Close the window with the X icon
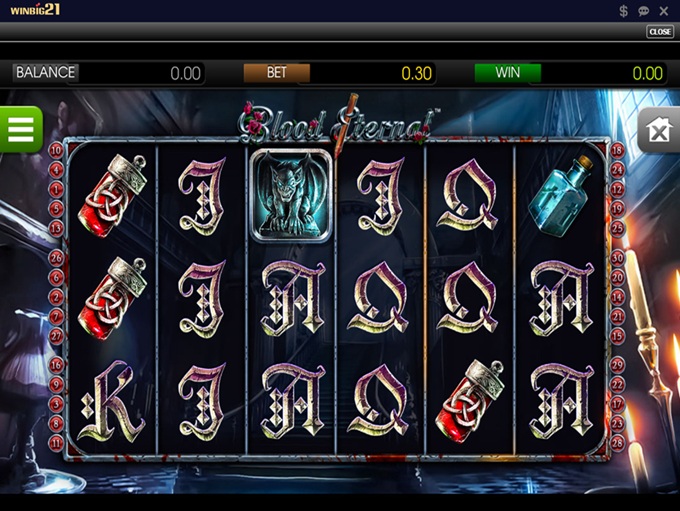Screen dimensions: 680x511 [x=665, y=11]
